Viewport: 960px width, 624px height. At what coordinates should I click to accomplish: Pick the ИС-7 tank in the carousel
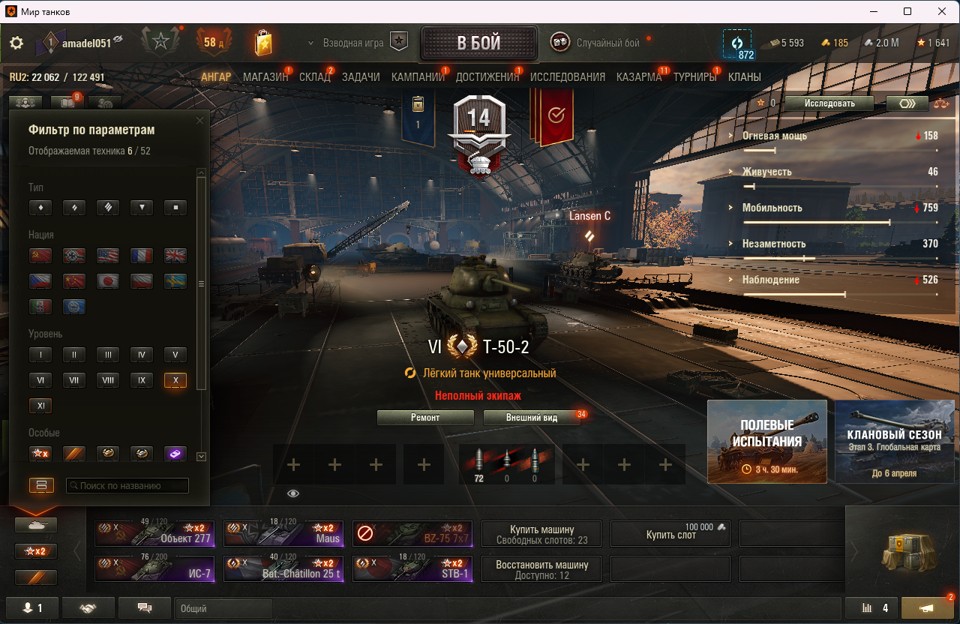[x=155, y=568]
